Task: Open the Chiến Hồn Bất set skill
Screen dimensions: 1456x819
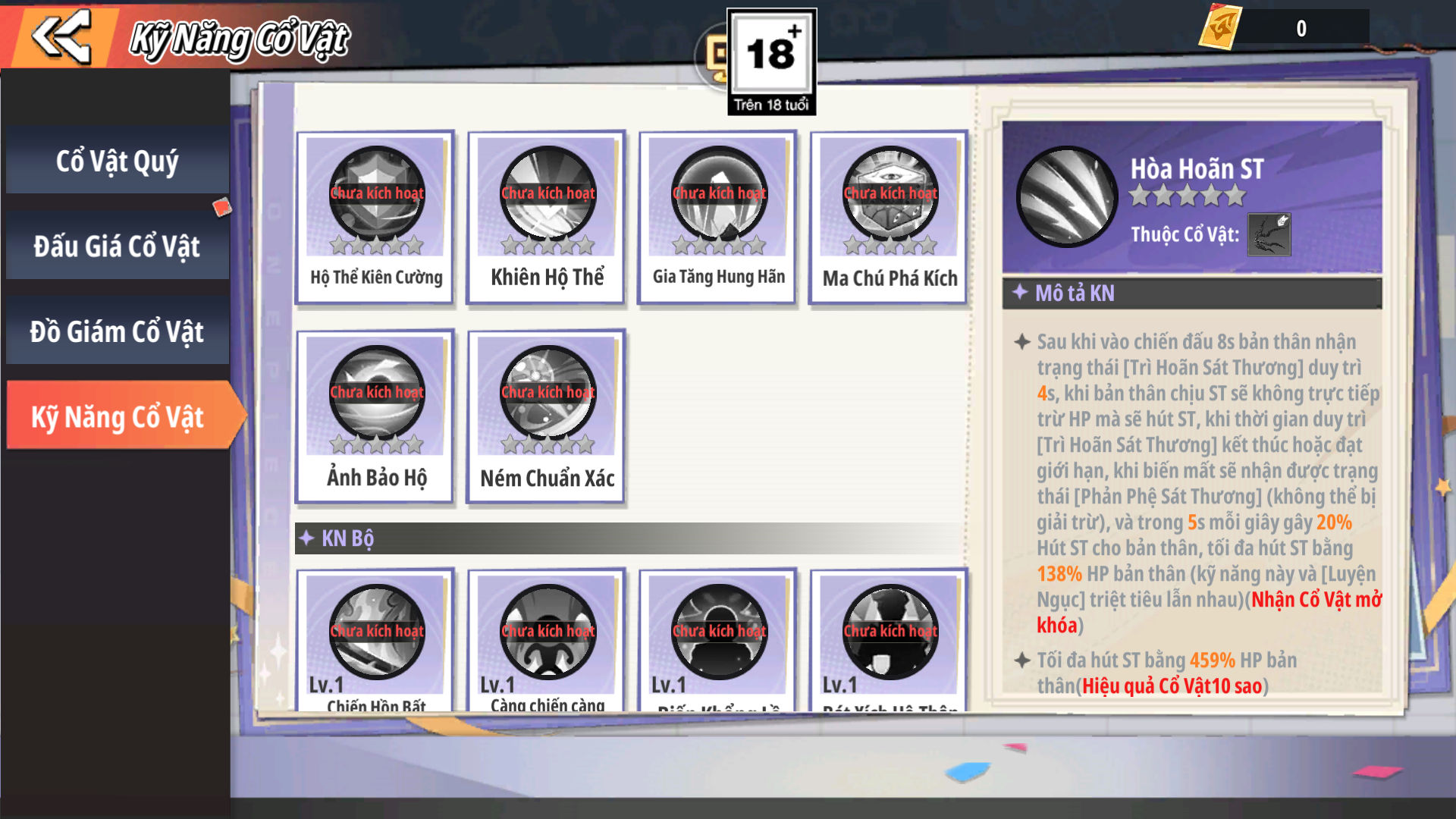Action: (376, 641)
